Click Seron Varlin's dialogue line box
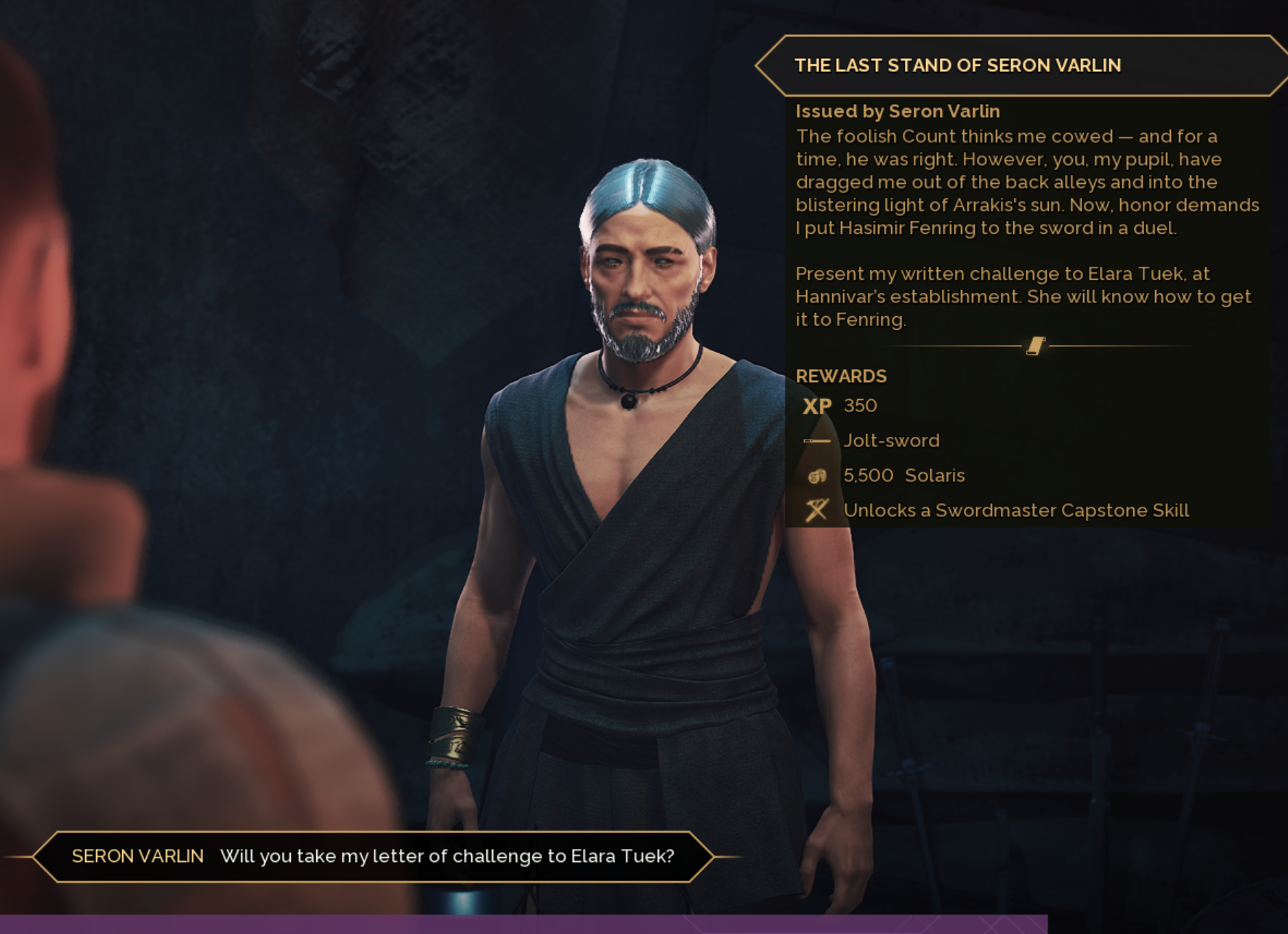 pyautogui.click(x=373, y=856)
